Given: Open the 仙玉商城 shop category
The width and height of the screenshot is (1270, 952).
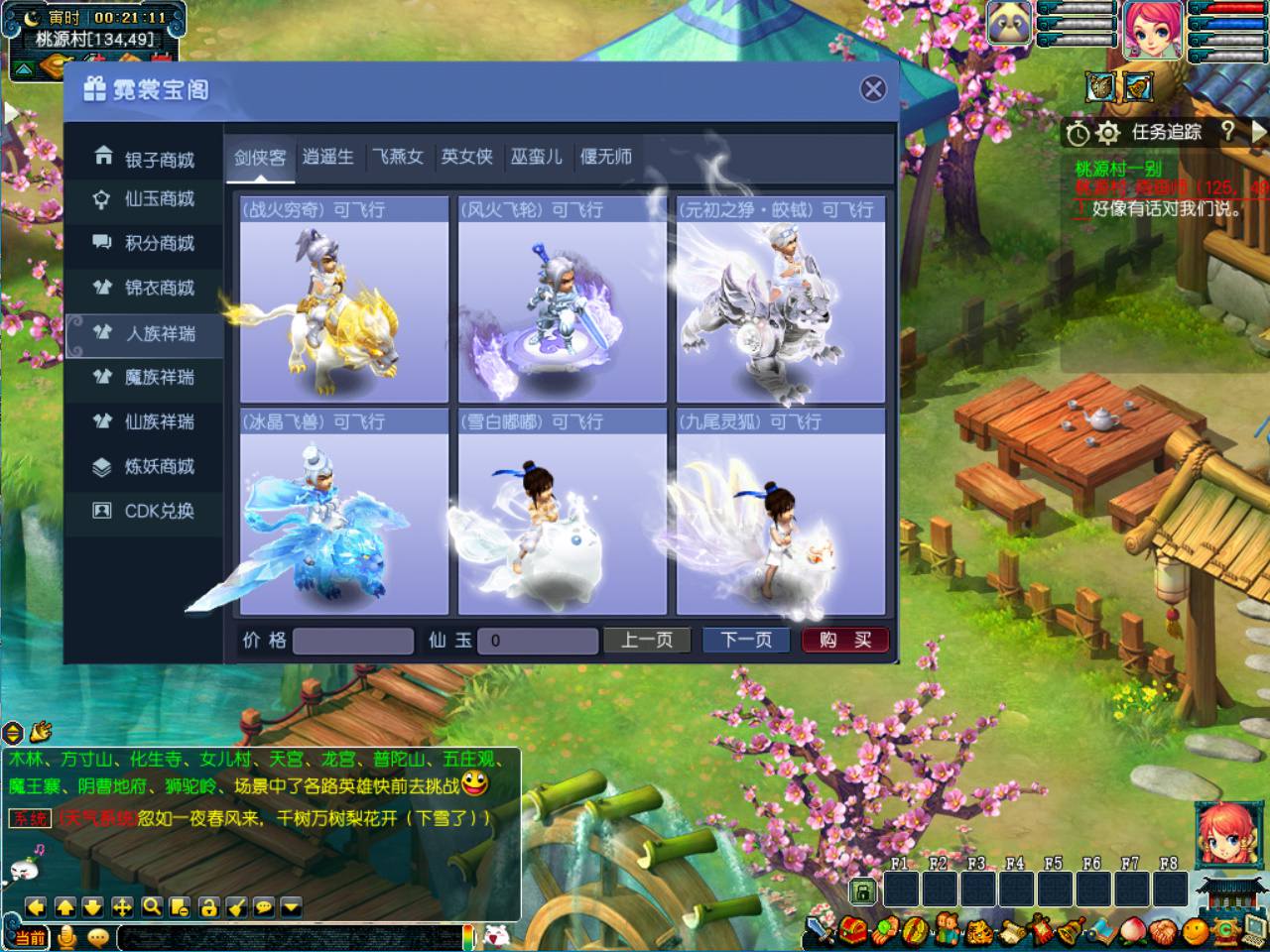Looking at the screenshot, I should click(x=145, y=199).
